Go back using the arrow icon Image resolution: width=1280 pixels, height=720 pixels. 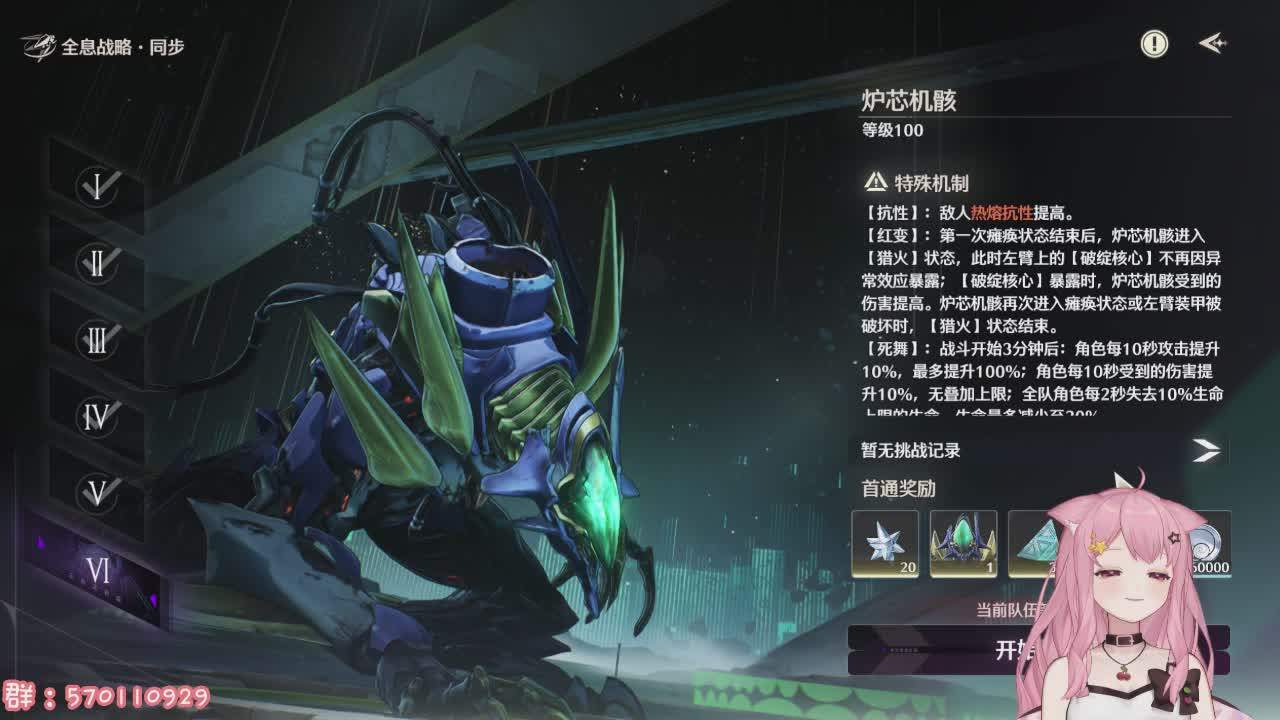[x=1212, y=44]
